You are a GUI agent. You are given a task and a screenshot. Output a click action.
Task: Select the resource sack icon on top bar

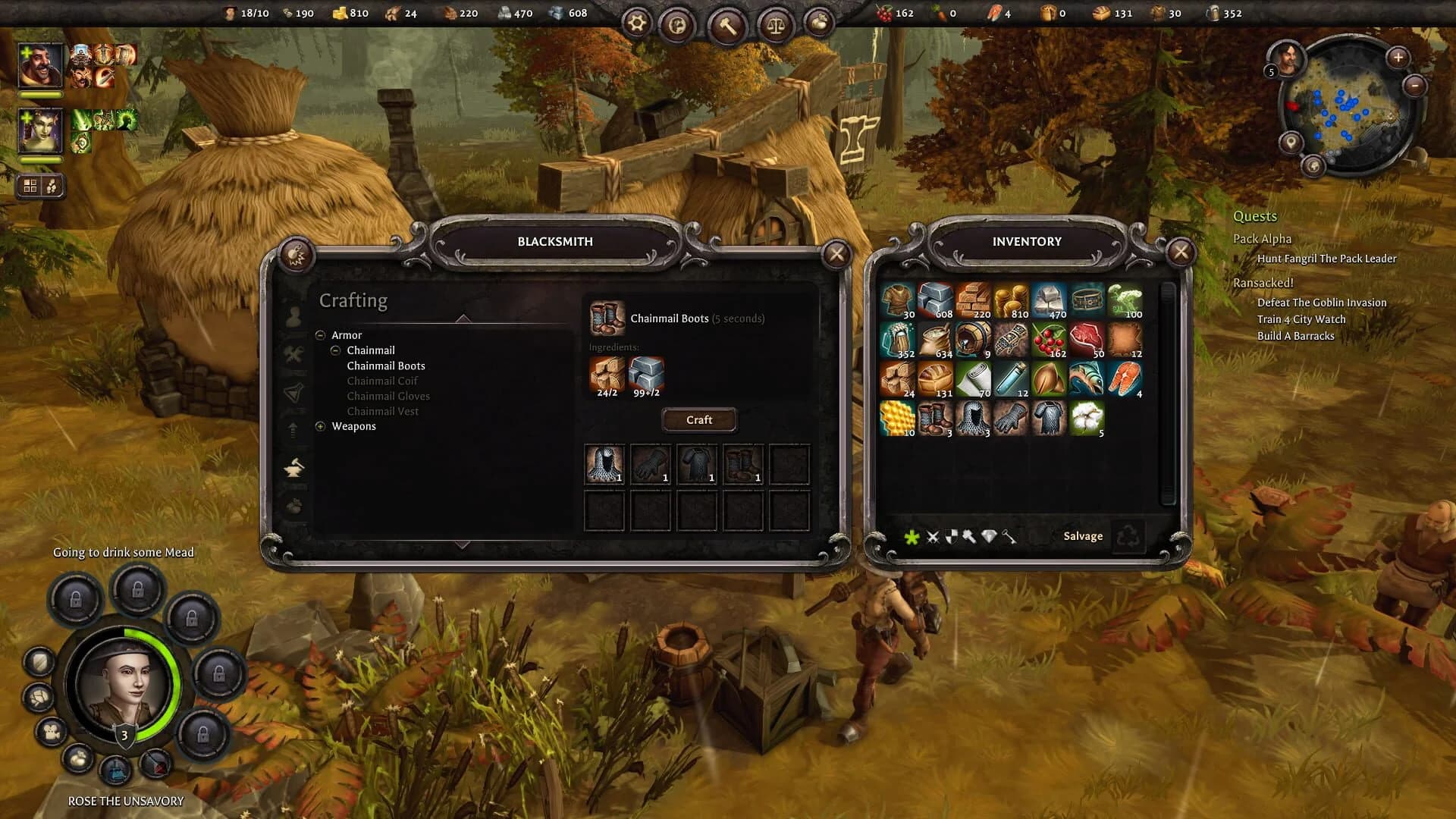tap(817, 24)
